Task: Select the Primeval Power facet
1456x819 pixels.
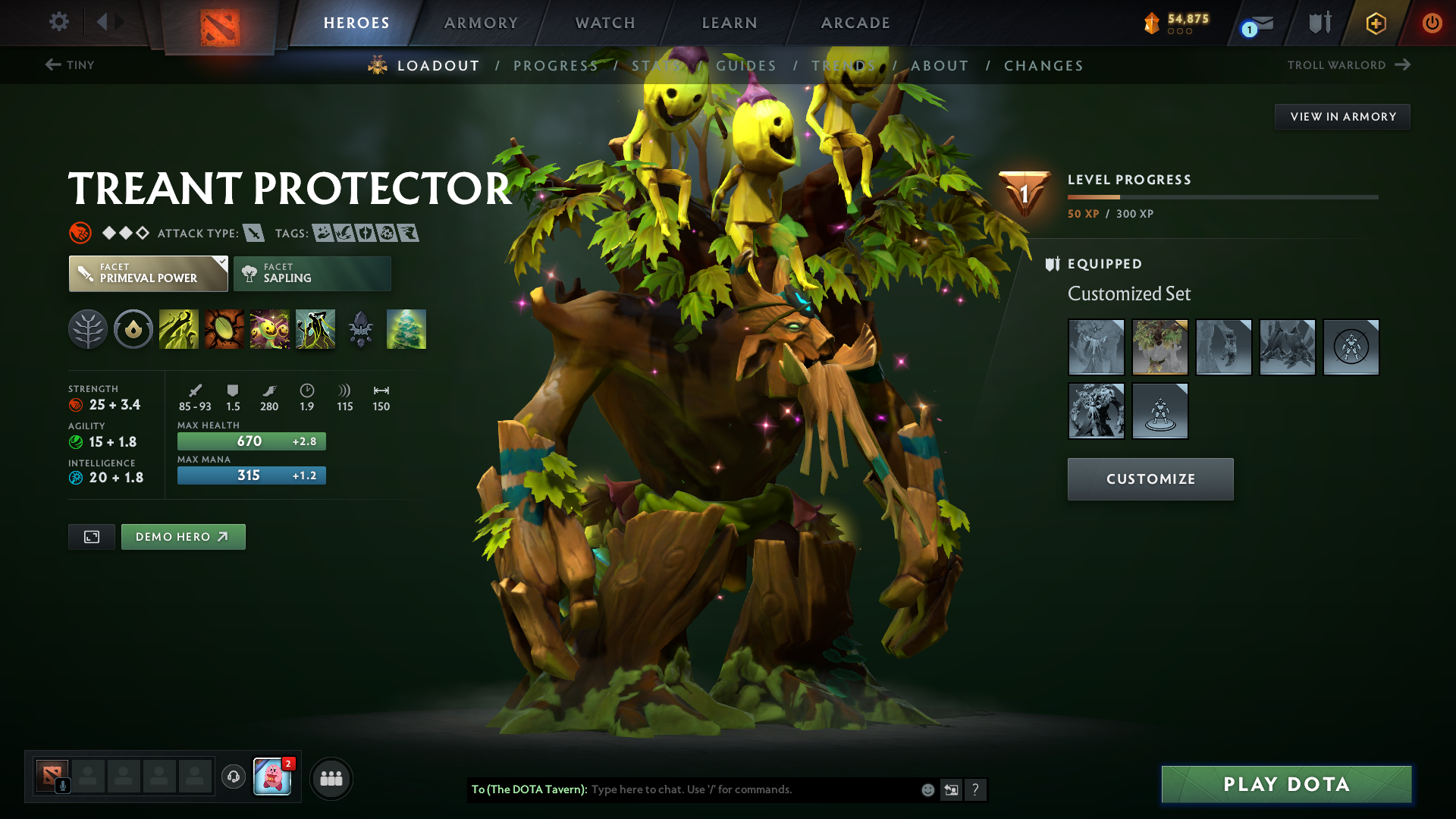Action: point(148,273)
